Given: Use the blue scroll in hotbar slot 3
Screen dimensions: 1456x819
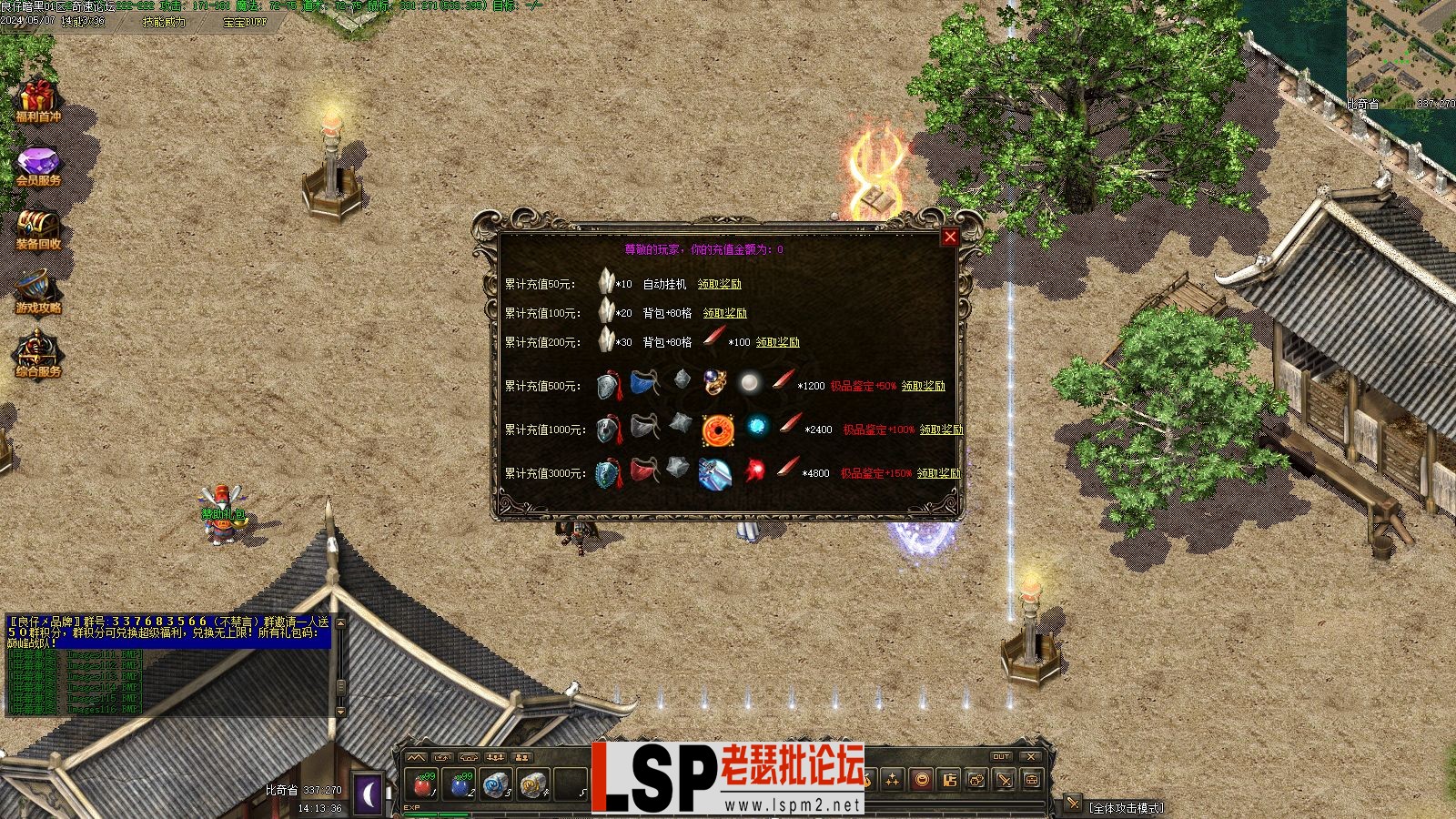Looking at the screenshot, I should pos(495,784).
